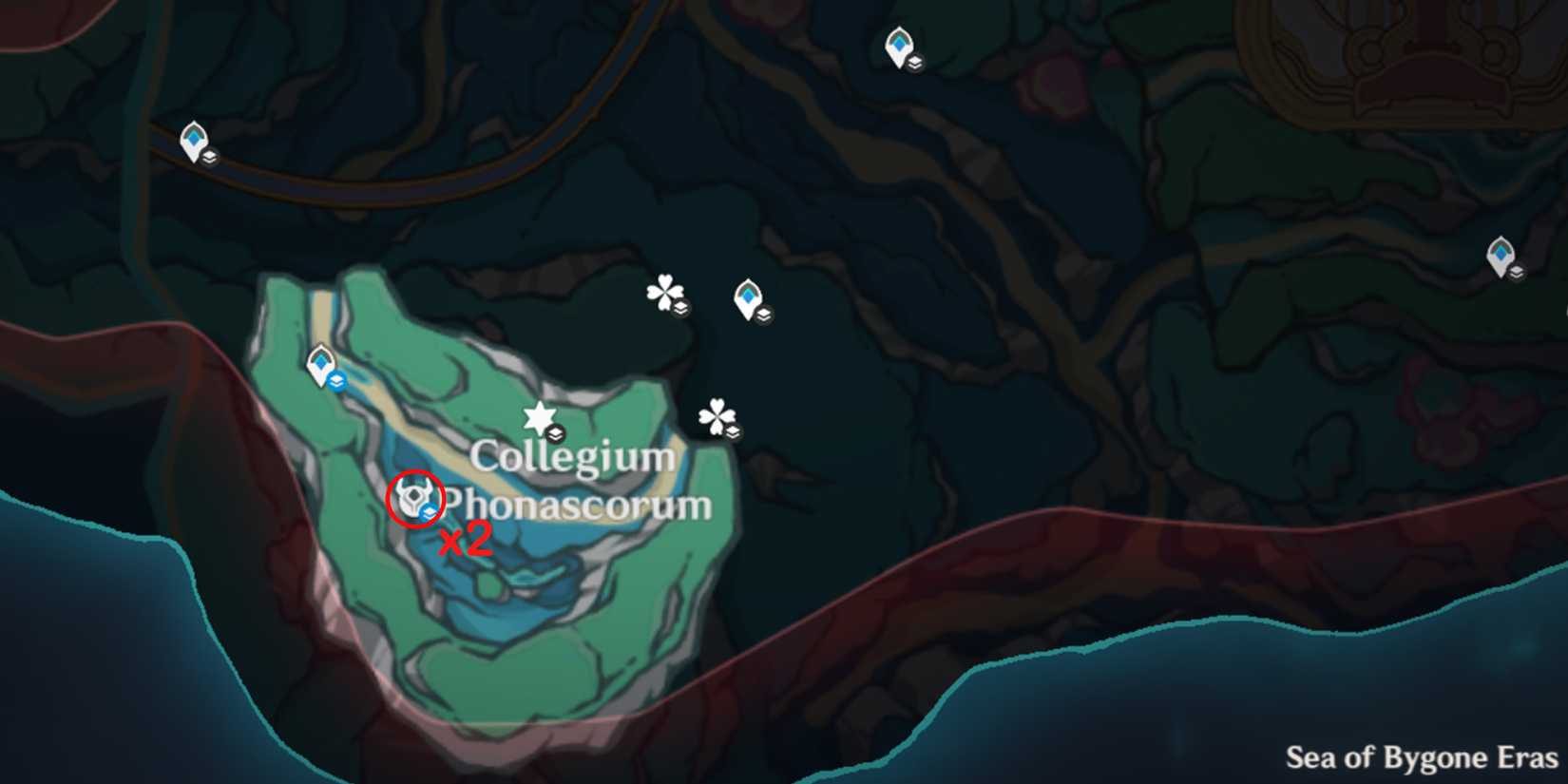The height and width of the screenshot is (784, 1568).
Task: Click the teleport waypoint west of Collegium Phonascorum
Action: click(320, 363)
